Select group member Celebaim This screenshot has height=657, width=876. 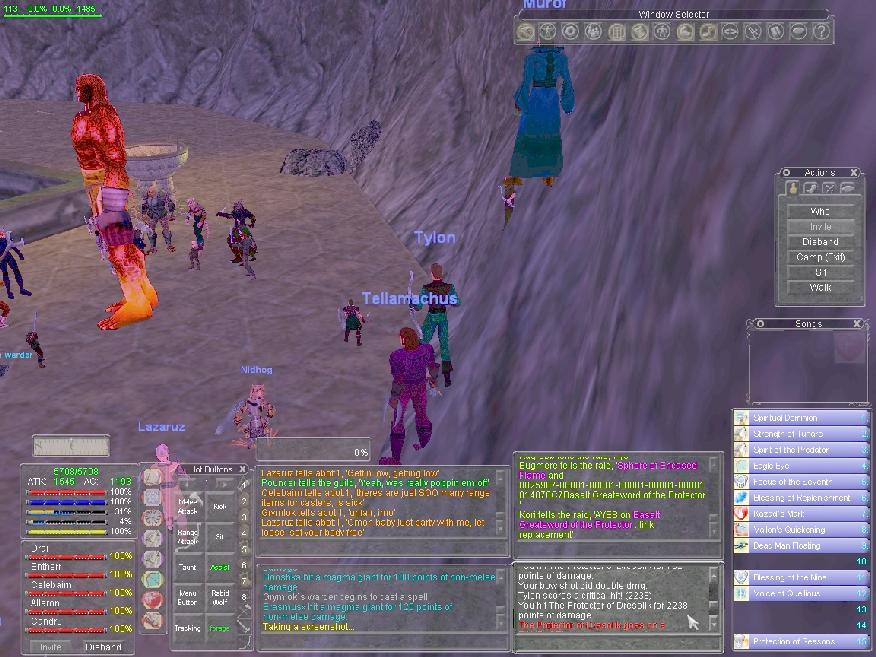48,585
